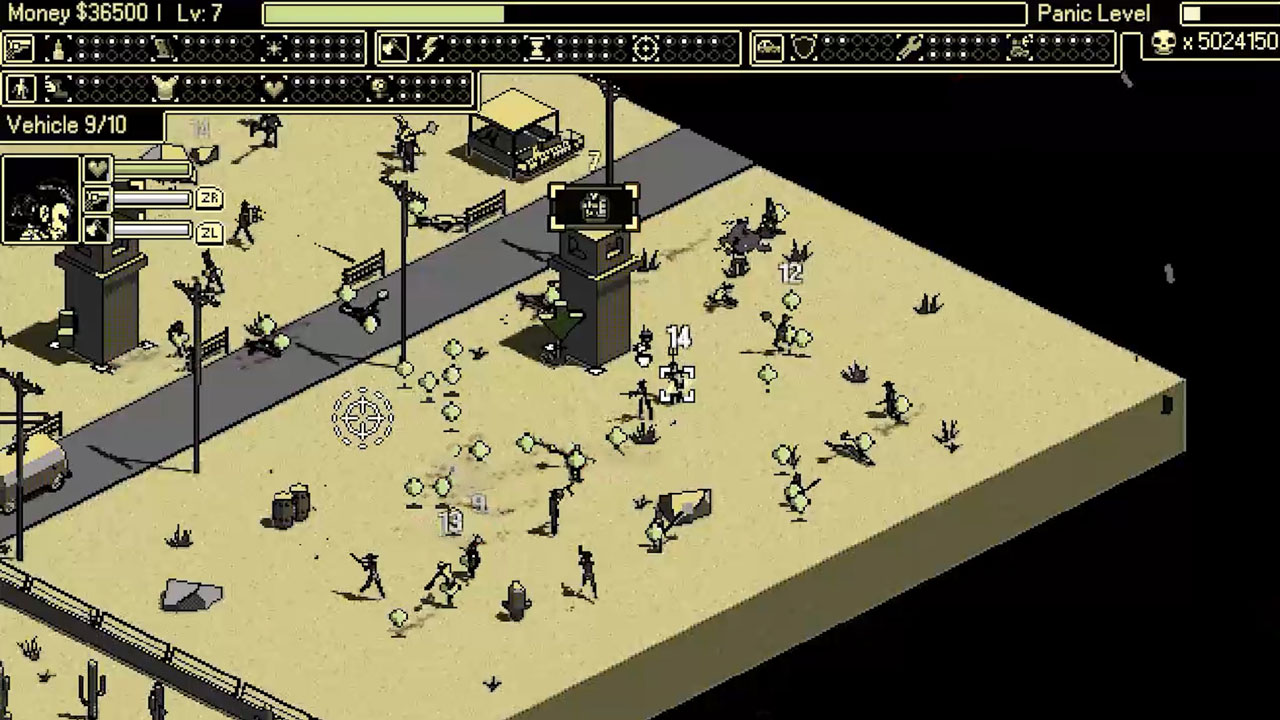This screenshot has height=720, width=1280.
Task: Click the hourglass upgrade icon
Action: (537, 48)
